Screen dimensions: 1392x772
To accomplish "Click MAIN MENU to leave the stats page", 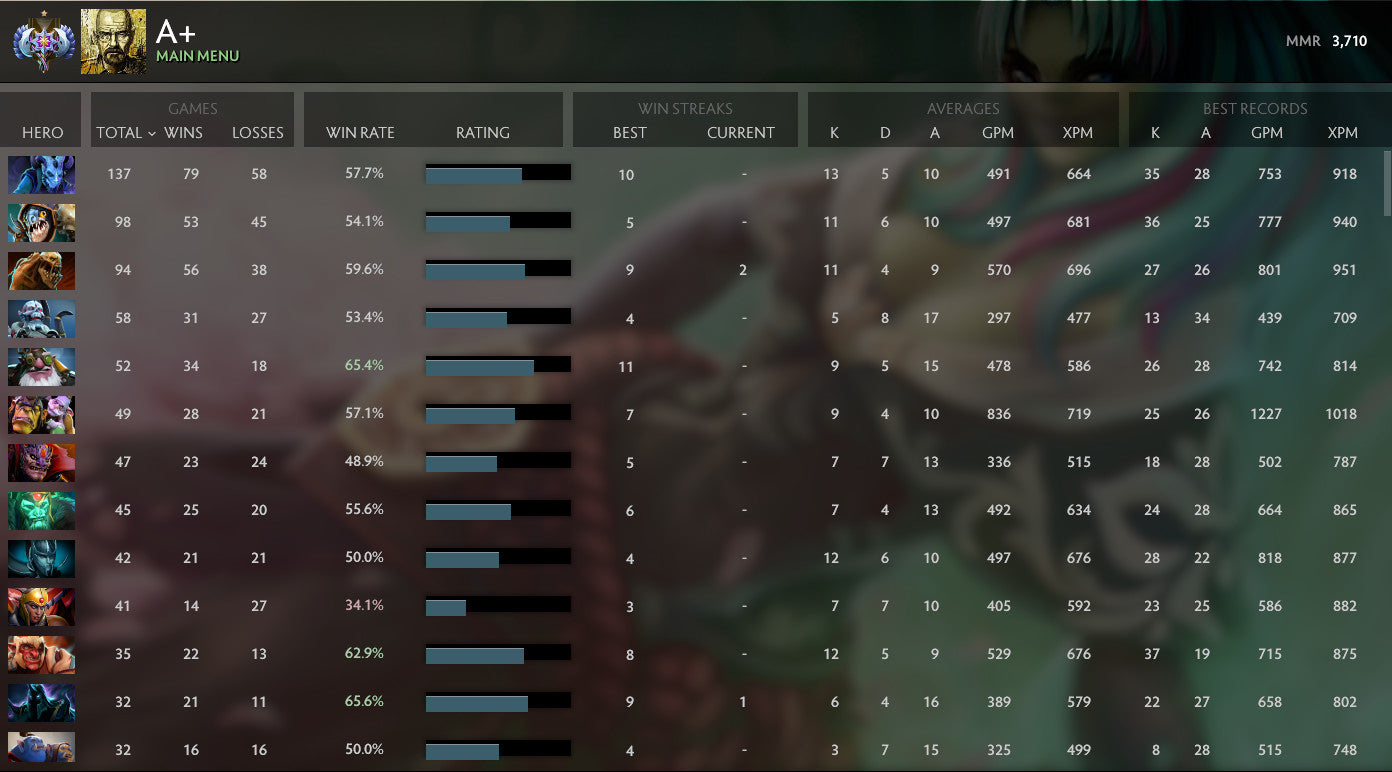I will [x=199, y=55].
